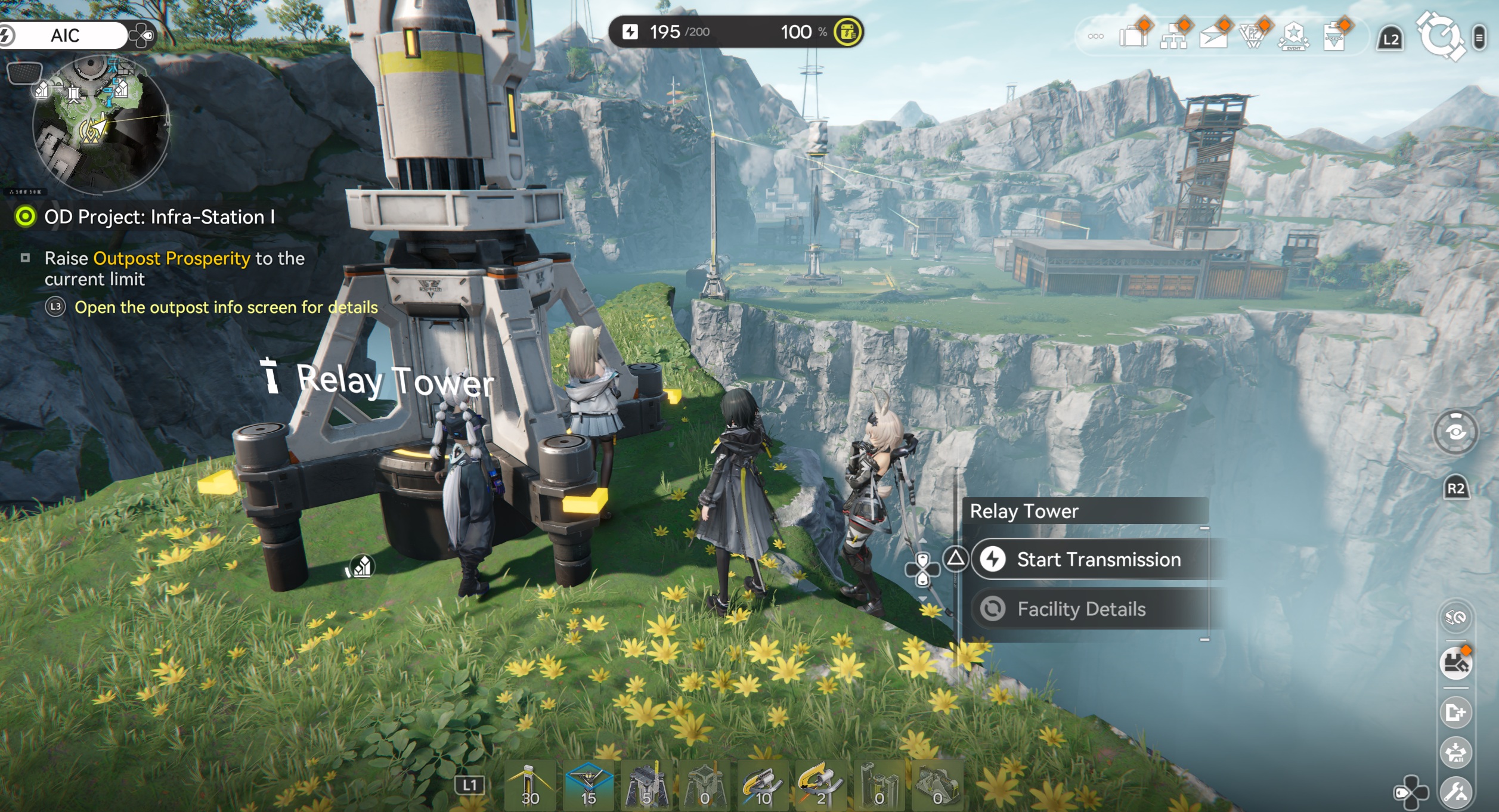The image size is (1499, 812).
Task: Expand the three-dots more options
Action: pyautogui.click(x=1095, y=36)
